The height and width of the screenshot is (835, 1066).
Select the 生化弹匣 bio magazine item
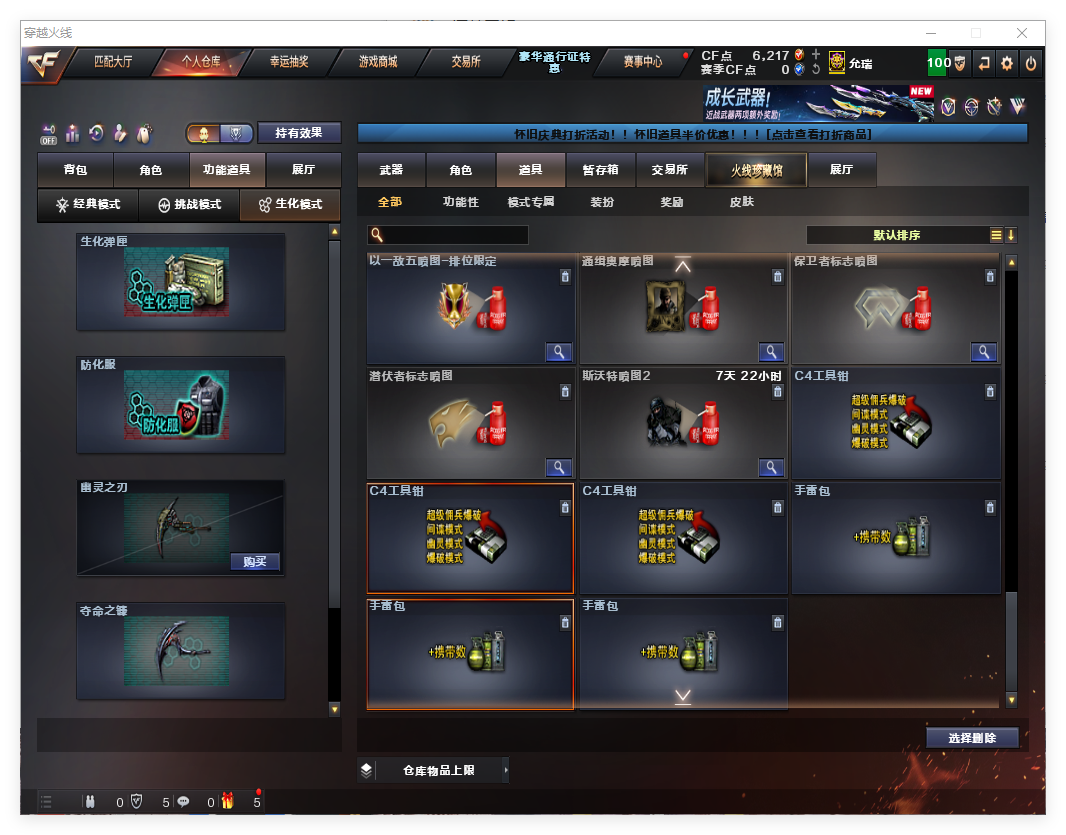tap(180, 282)
